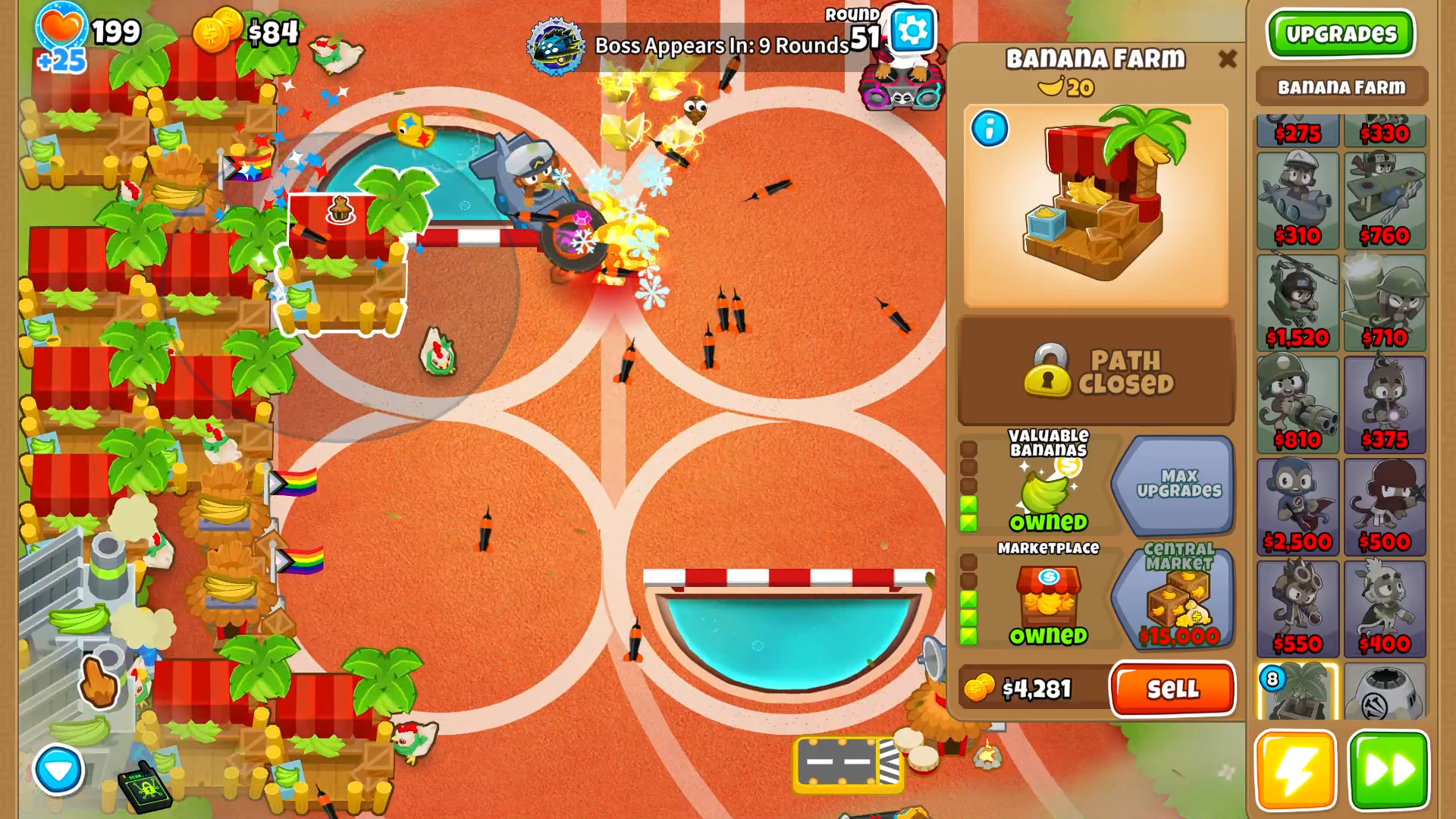The width and height of the screenshot is (1456, 819).
Task: Select the $500 Ninja Monkey tower
Action: click(1385, 507)
